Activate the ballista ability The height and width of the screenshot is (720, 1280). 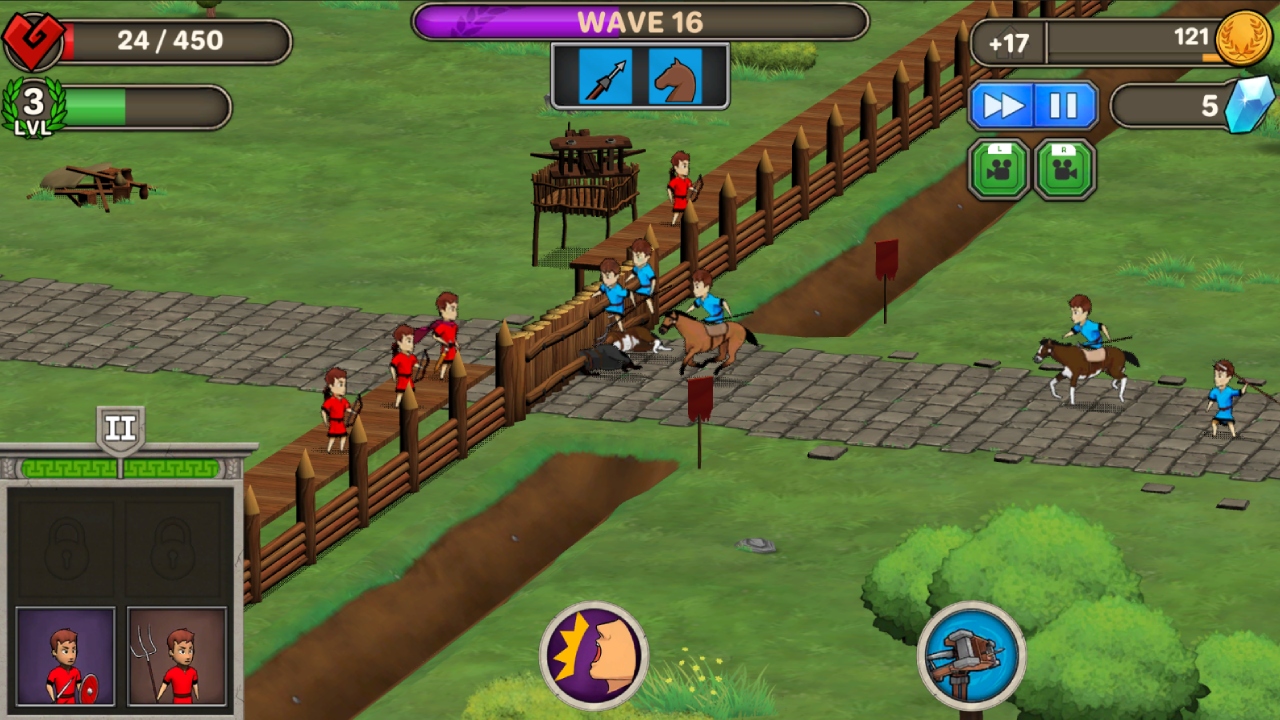point(969,655)
